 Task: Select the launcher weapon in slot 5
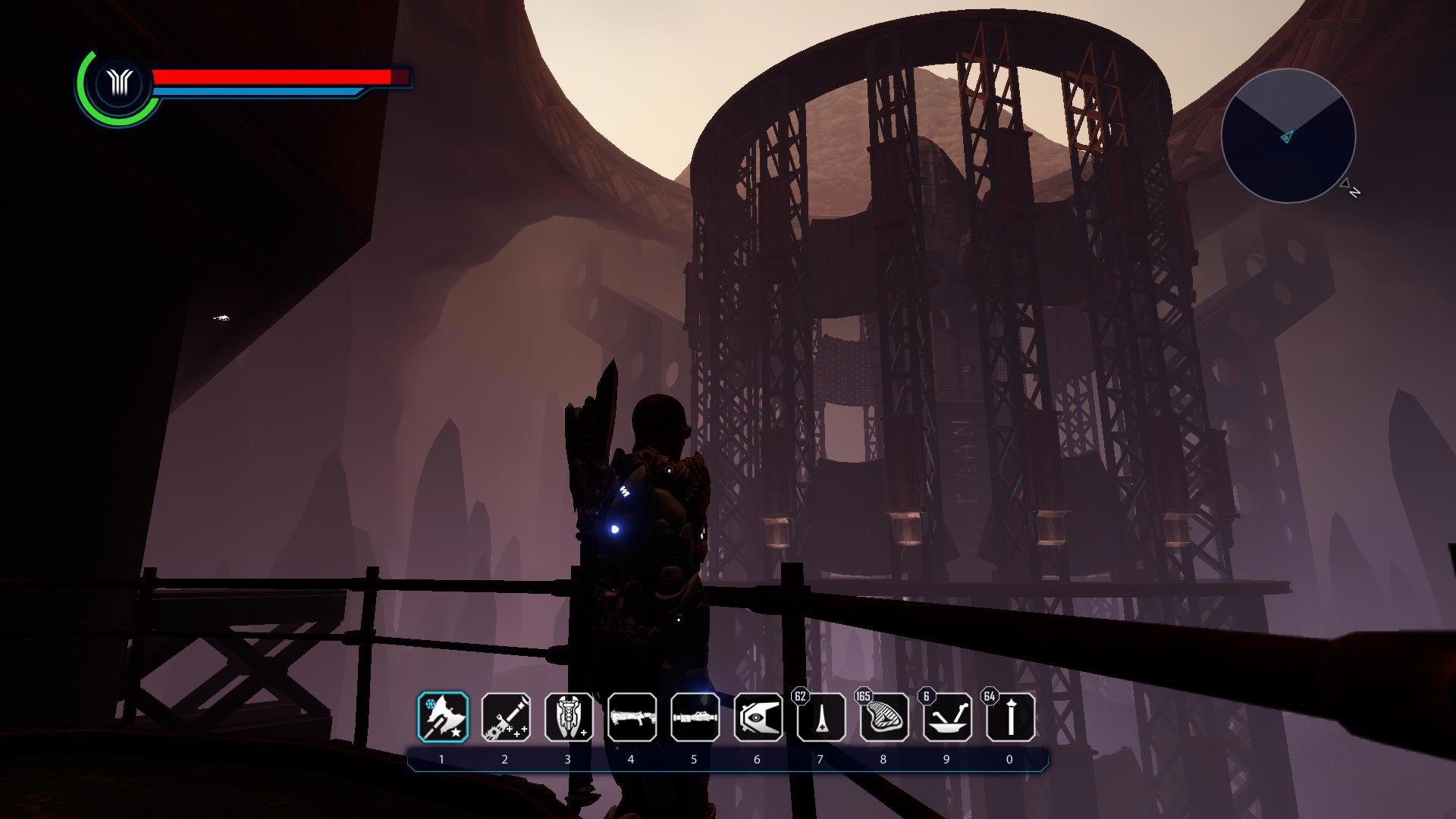pyautogui.click(x=695, y=717)
